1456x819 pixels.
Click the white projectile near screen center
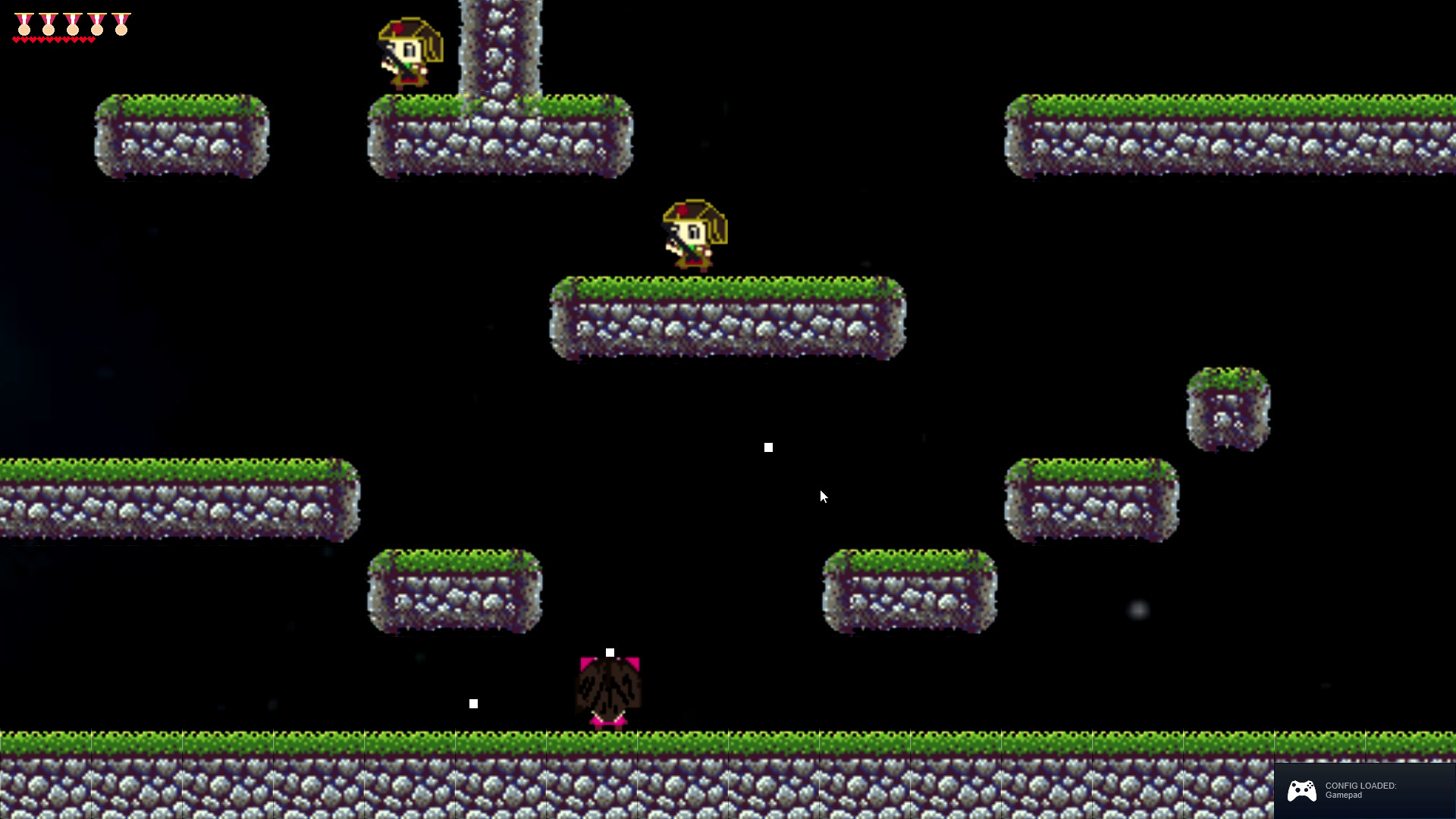(x=768, y=447)
